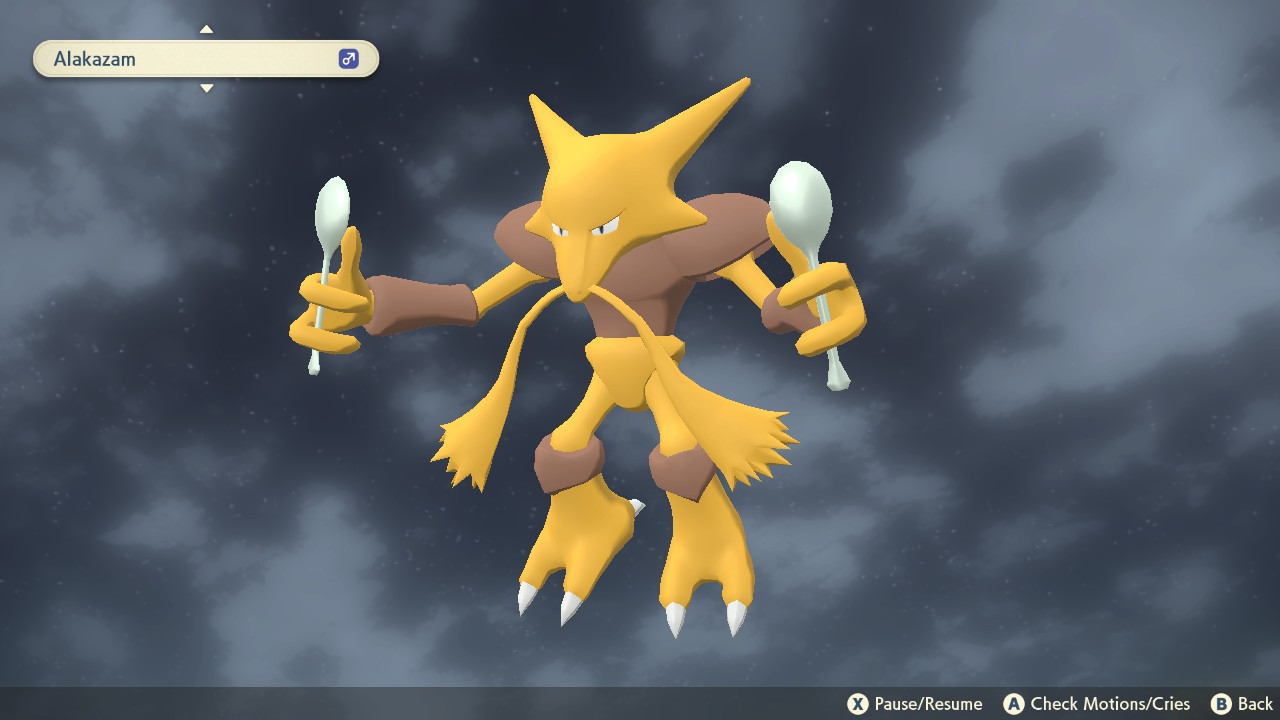Click the male gender symbol icon
1280x720 pixels.
[x=347, y=58]
